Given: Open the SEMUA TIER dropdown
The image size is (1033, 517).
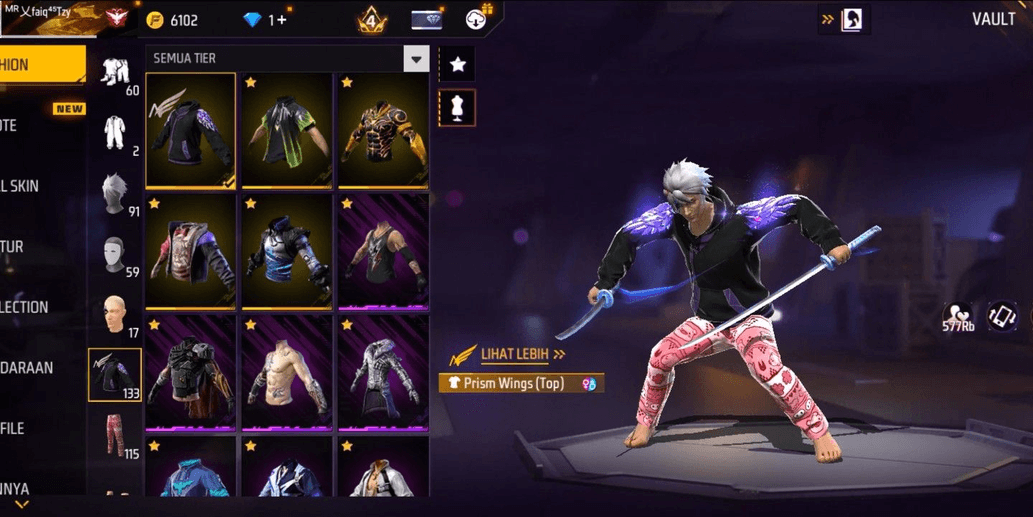Looking at the screenshot, I should 416,59.
